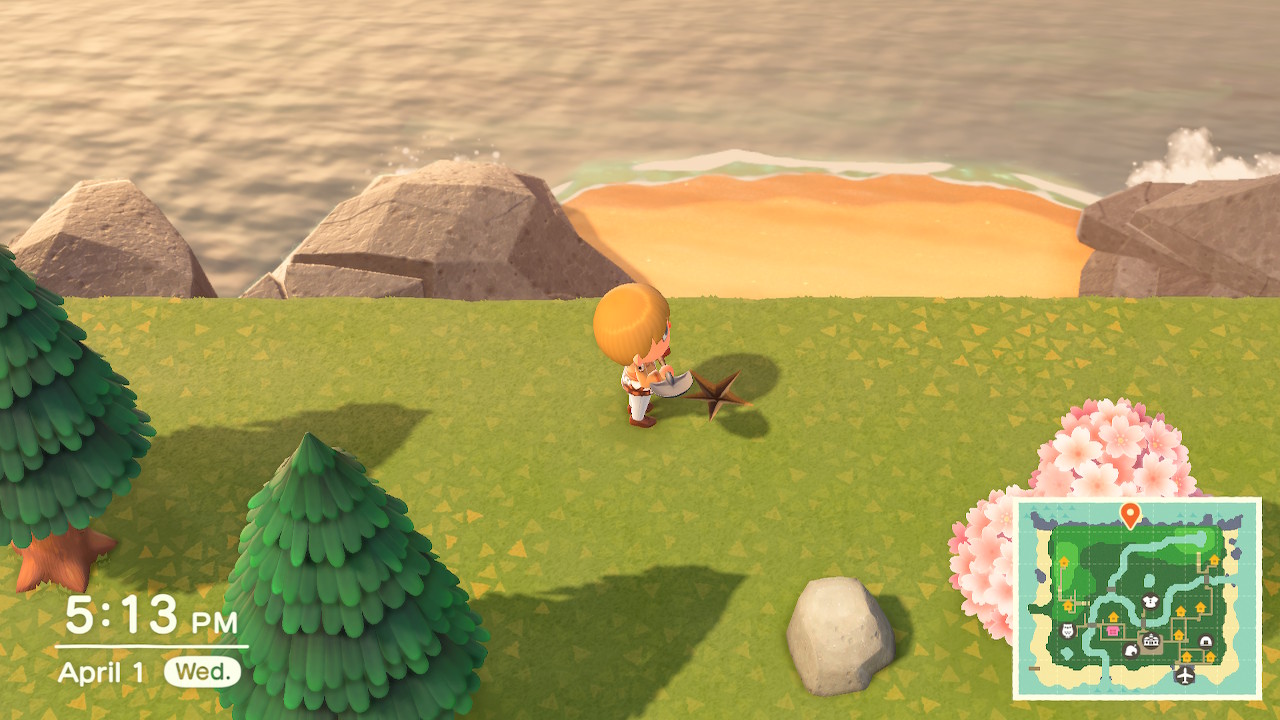Click the campsite tent icon on minimap
1280x720 pixels.
point(1205,641)
